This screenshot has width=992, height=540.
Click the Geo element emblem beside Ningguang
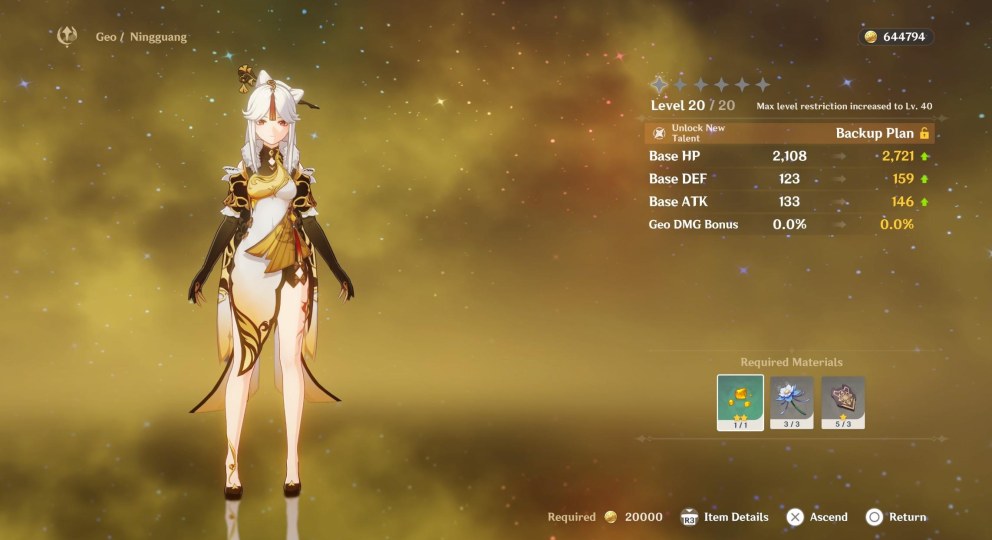point(68,37)
